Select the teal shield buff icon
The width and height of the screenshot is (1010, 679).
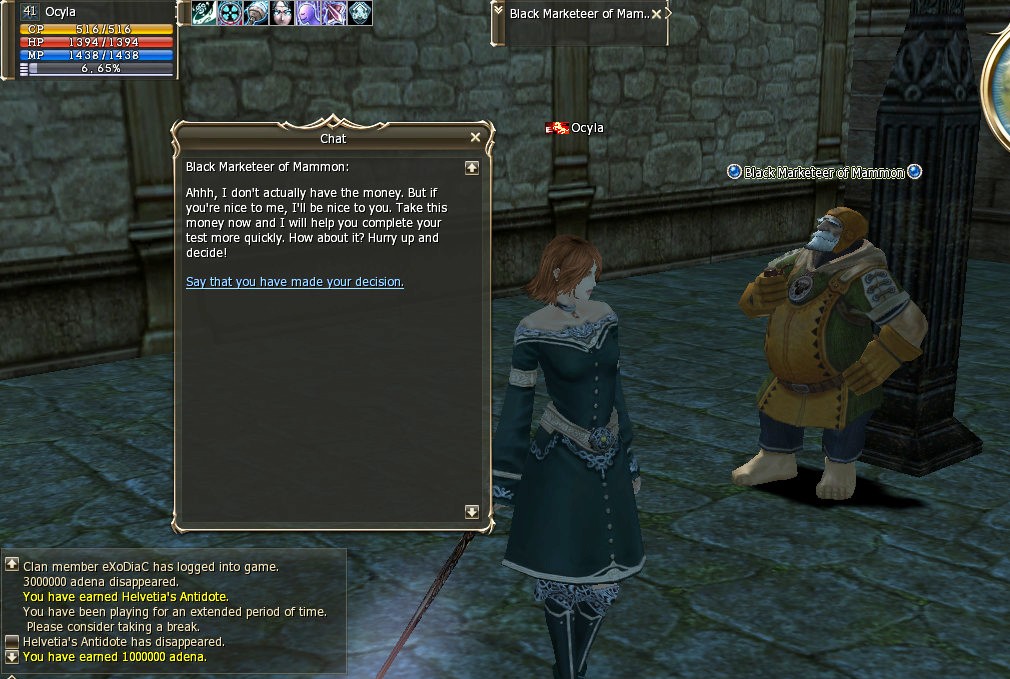pyautogui.click(x=360, y=13)
